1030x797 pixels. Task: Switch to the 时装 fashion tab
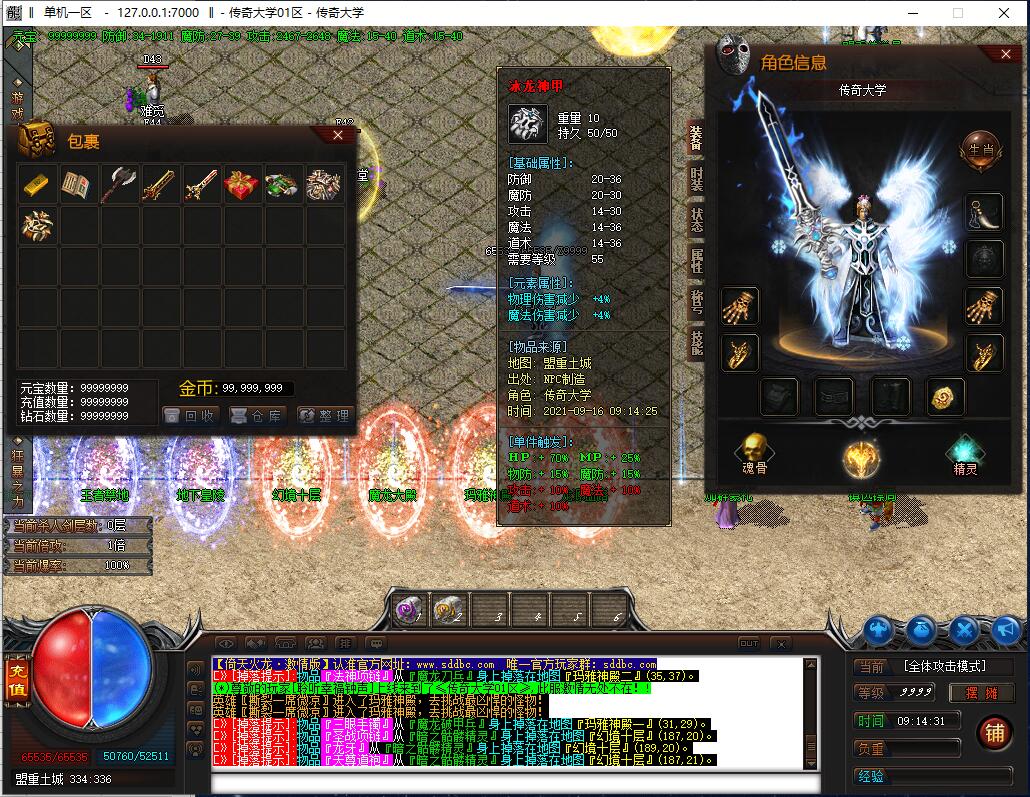click(x=696, y=180)
